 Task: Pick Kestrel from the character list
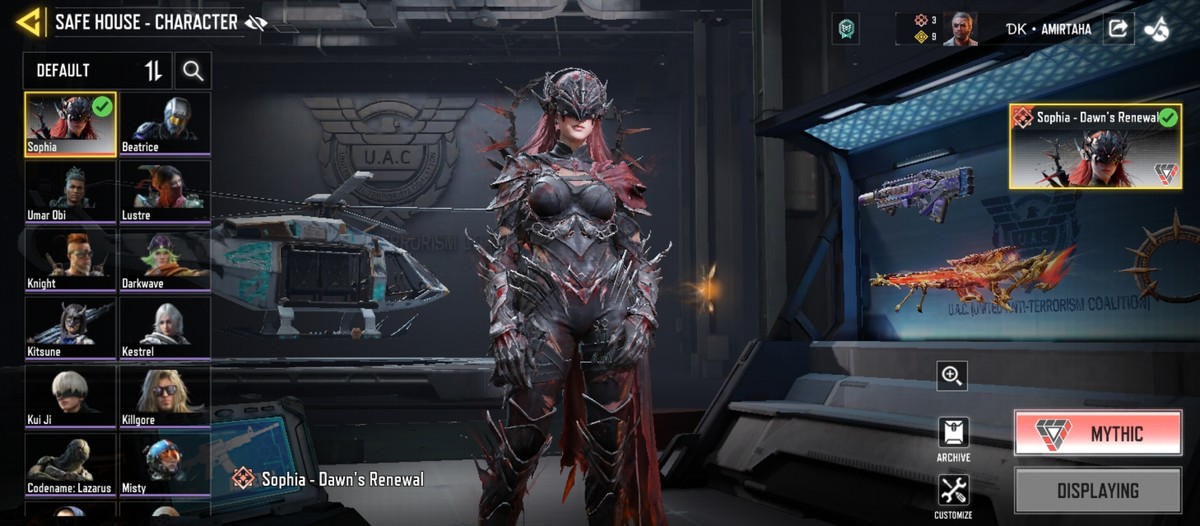[x=165, y=328]
